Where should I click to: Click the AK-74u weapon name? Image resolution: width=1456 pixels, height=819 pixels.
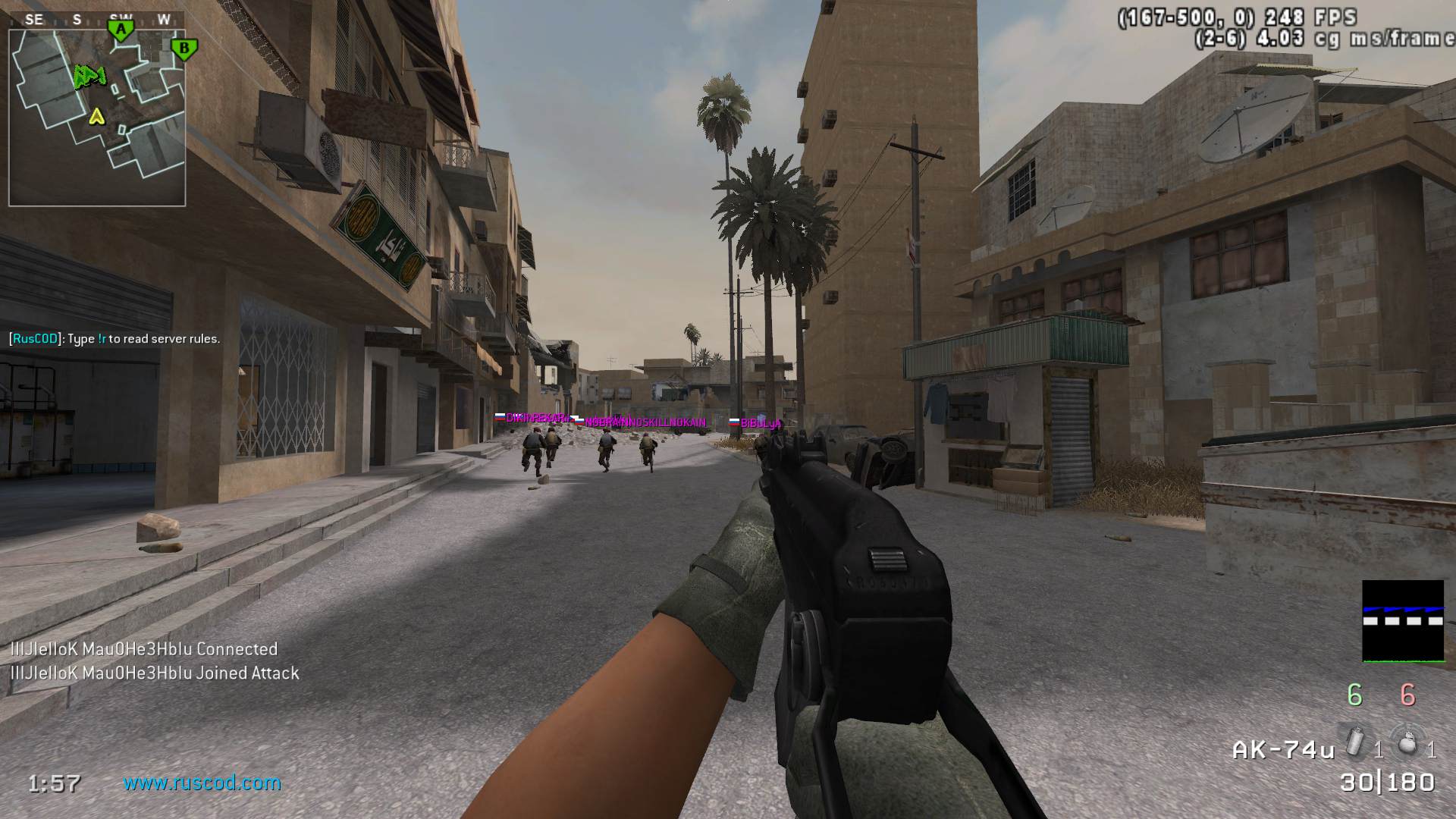pyautogui.click(x=1283, y=750)
